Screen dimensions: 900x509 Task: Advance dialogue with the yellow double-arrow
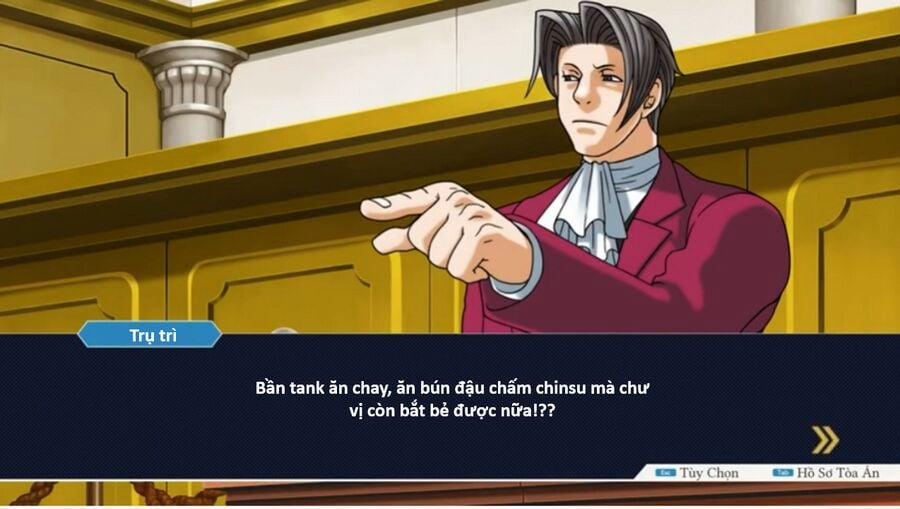click(x=824, y=440)
